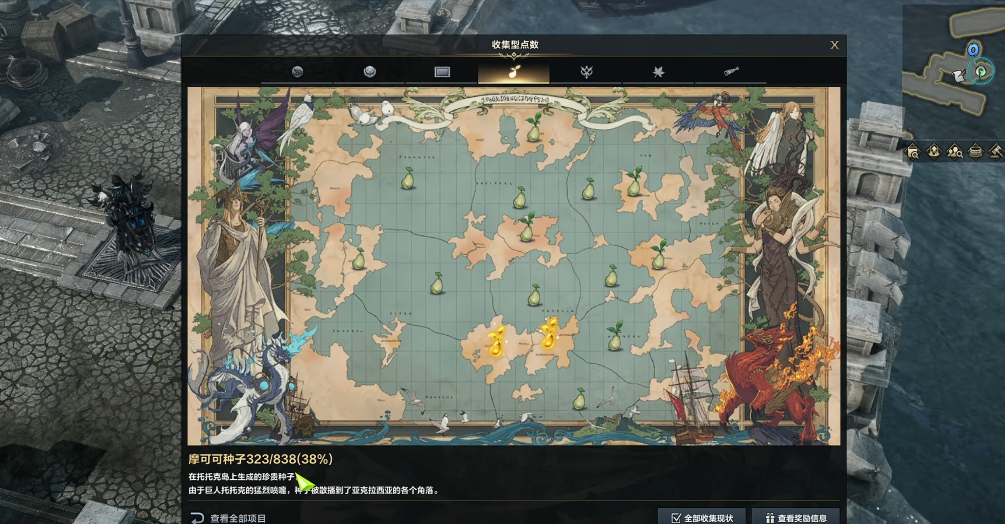
Task: Select the leaf-shaped collection tab
Action: click(658, 72)
